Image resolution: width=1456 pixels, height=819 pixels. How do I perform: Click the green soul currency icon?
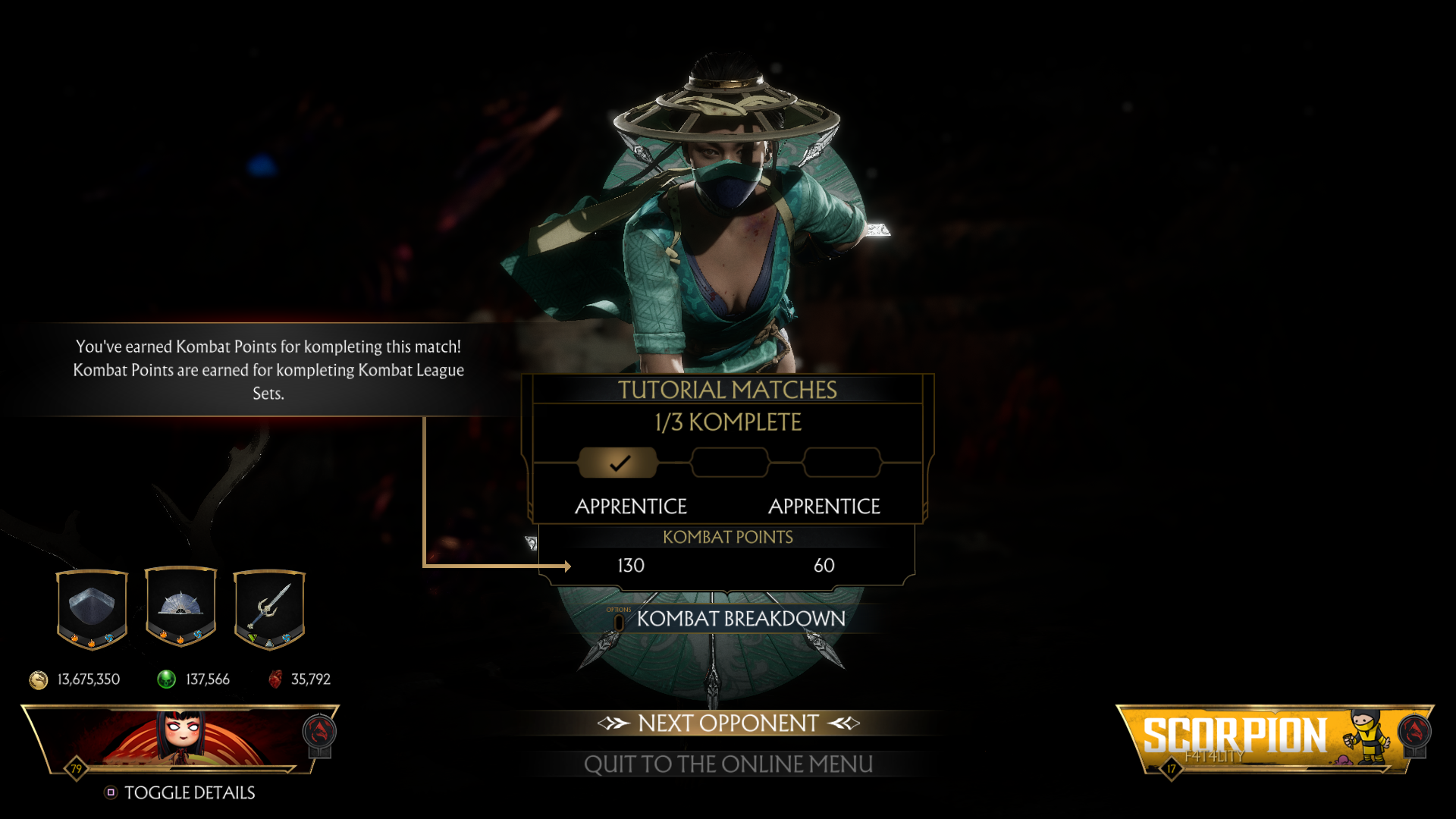[x=165, y=679]
